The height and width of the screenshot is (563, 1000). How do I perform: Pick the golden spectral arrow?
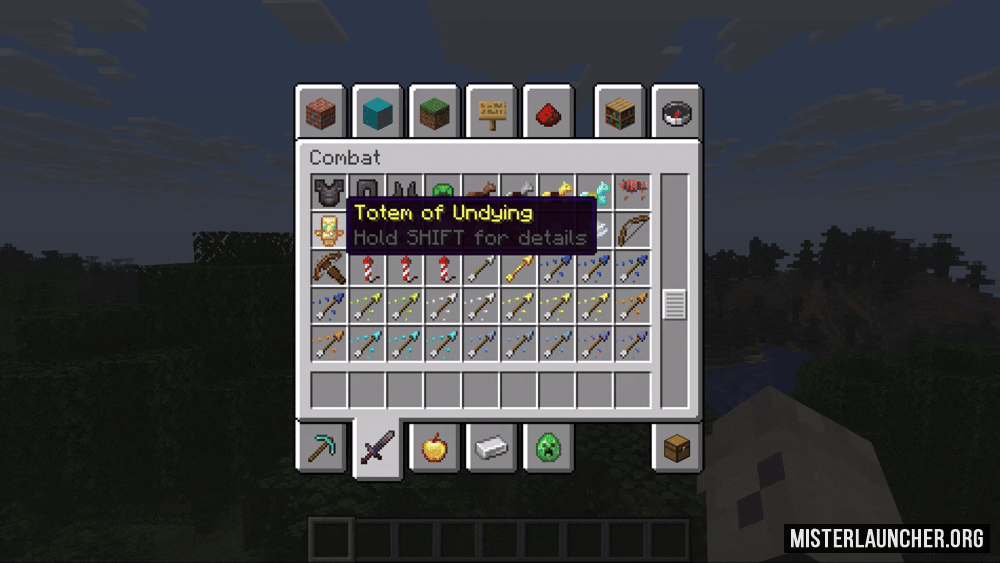click(518, 268)
